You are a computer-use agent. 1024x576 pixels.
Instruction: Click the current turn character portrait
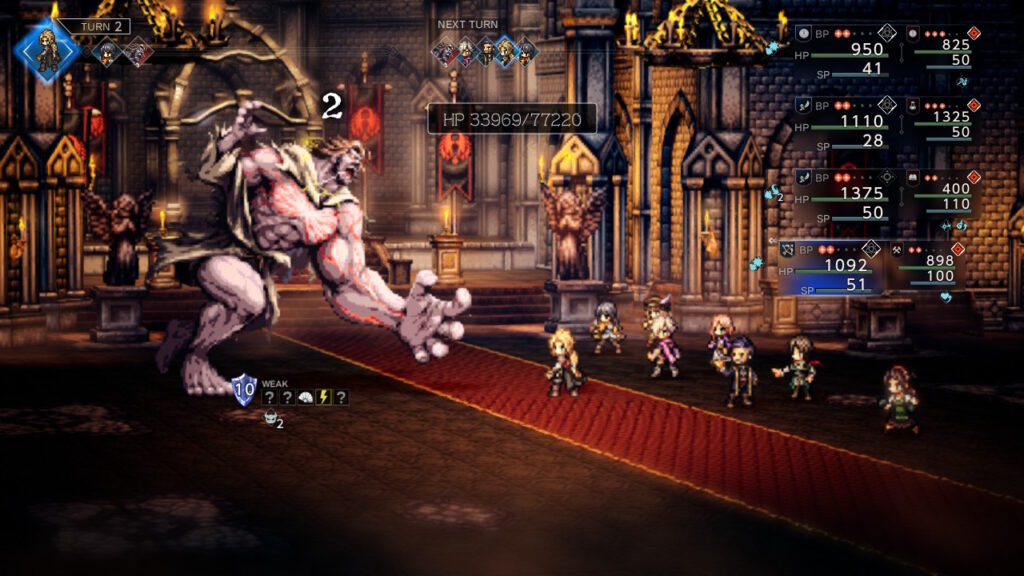click(47, 49)
